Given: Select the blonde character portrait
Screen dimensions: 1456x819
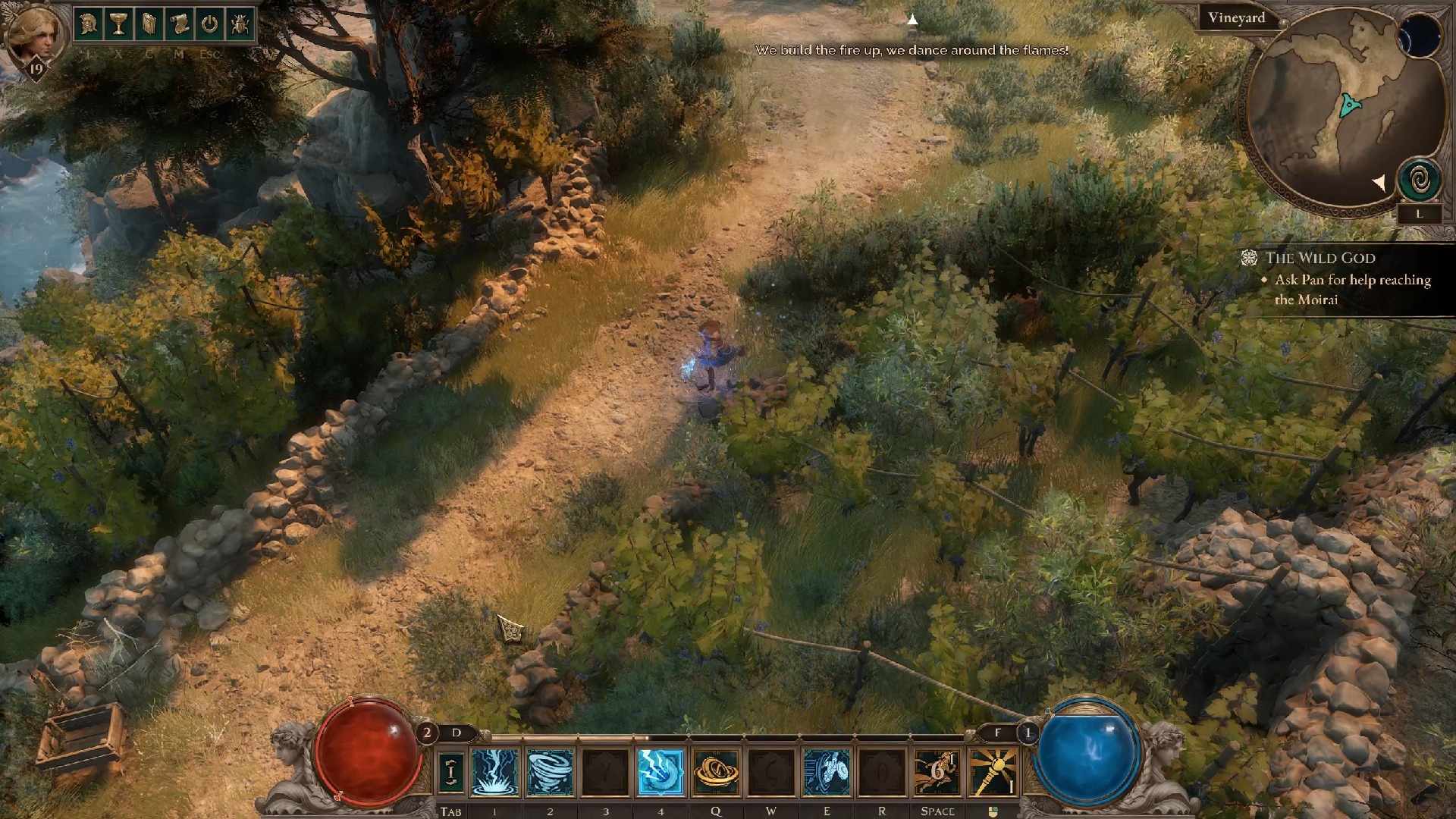Looking at the screenshot, I should [x=34, y=36].
